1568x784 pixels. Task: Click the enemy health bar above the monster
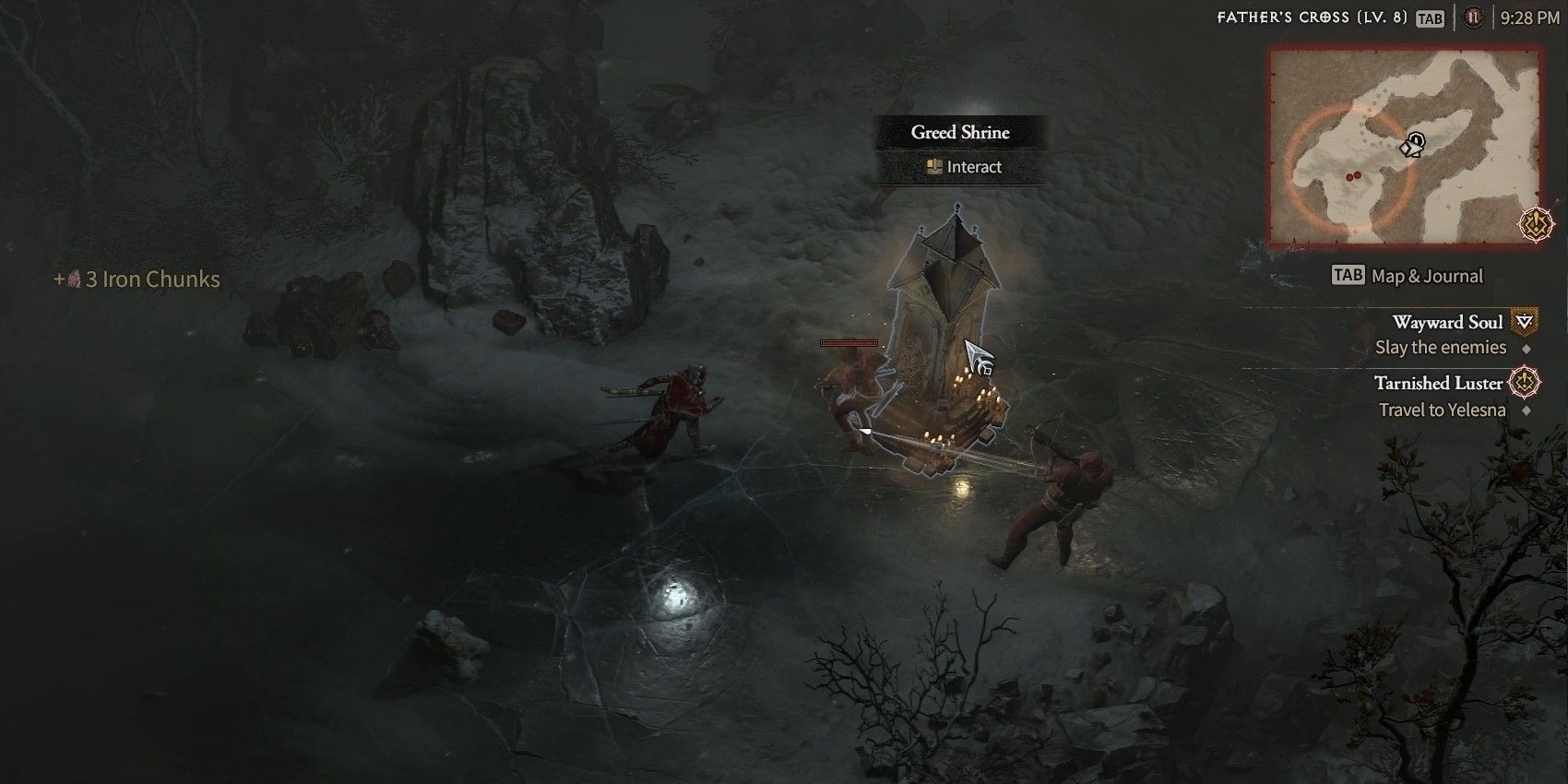pos(848,343)
